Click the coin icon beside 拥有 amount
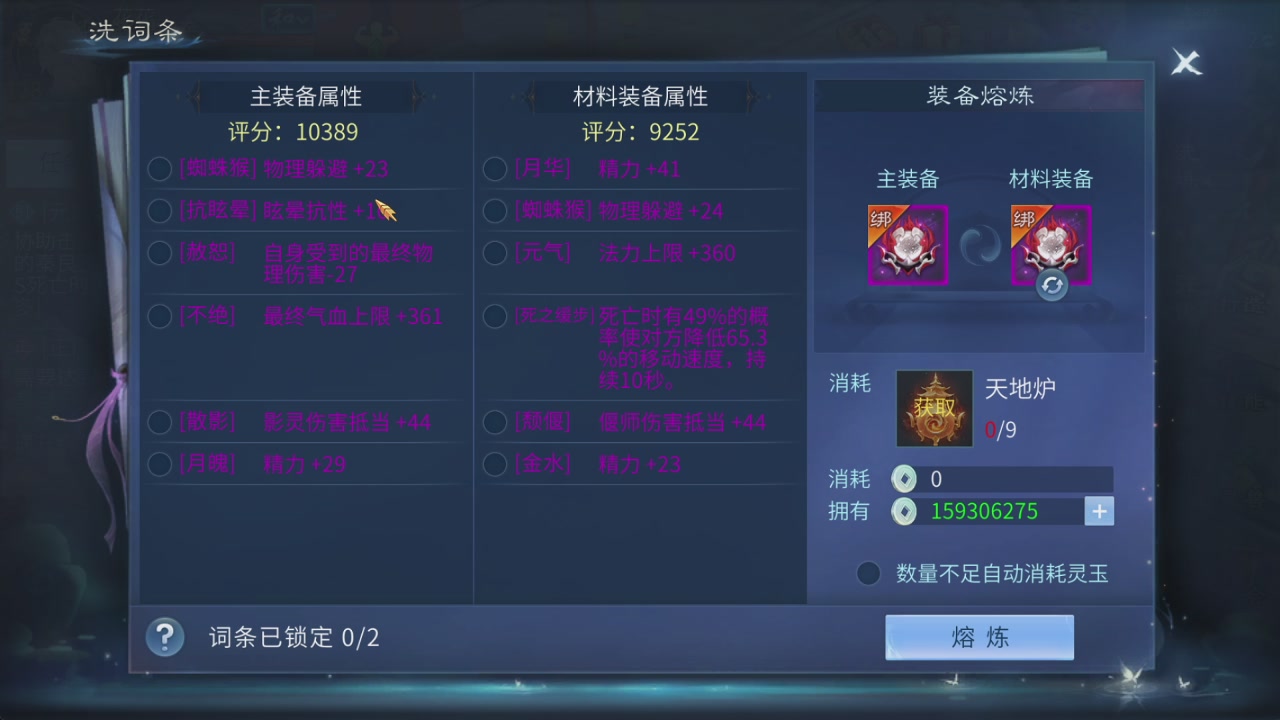This screenshot has width=1280, height=720. coord(903,511)
